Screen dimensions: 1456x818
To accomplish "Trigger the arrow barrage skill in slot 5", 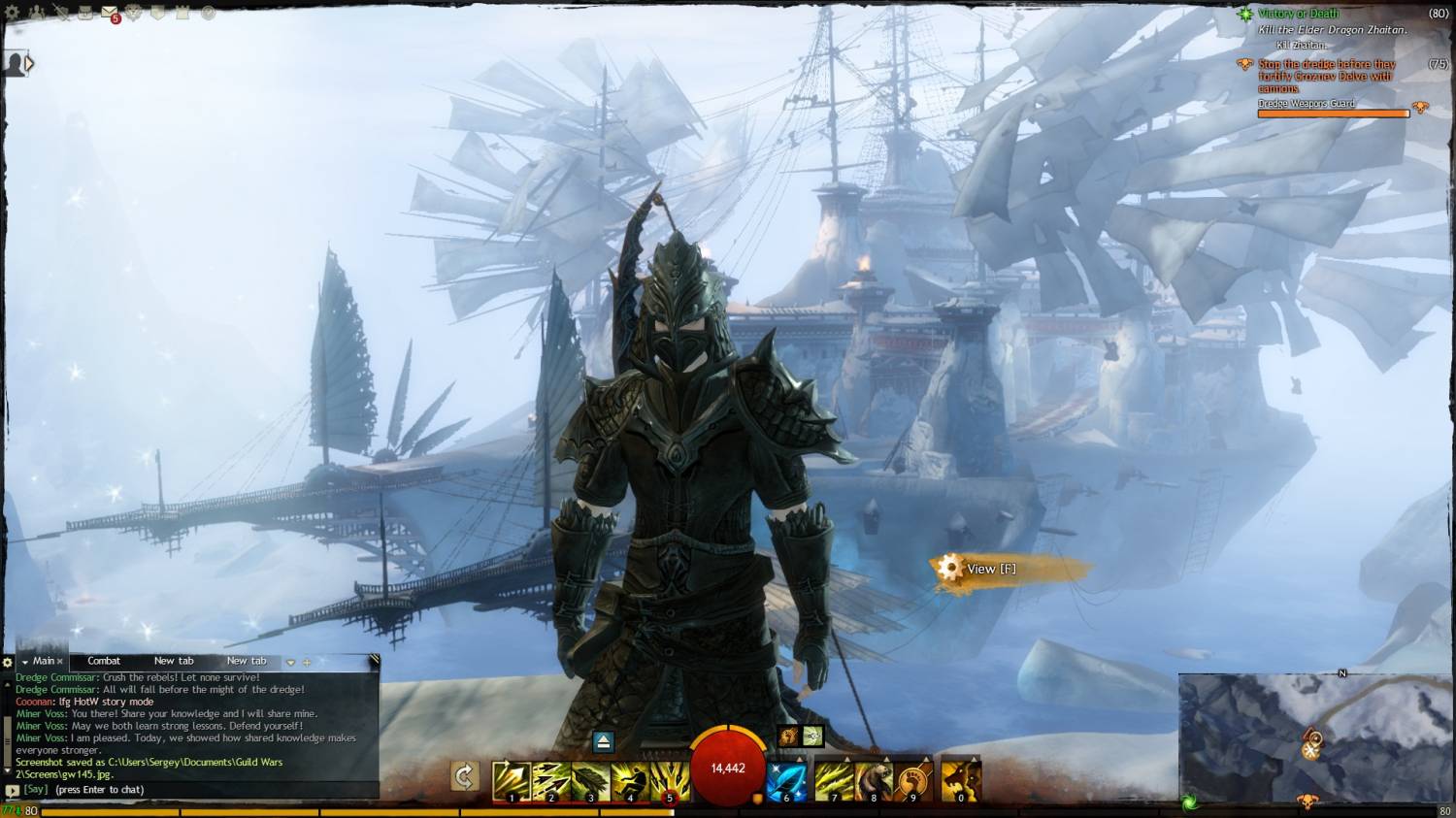I will 670,781.
